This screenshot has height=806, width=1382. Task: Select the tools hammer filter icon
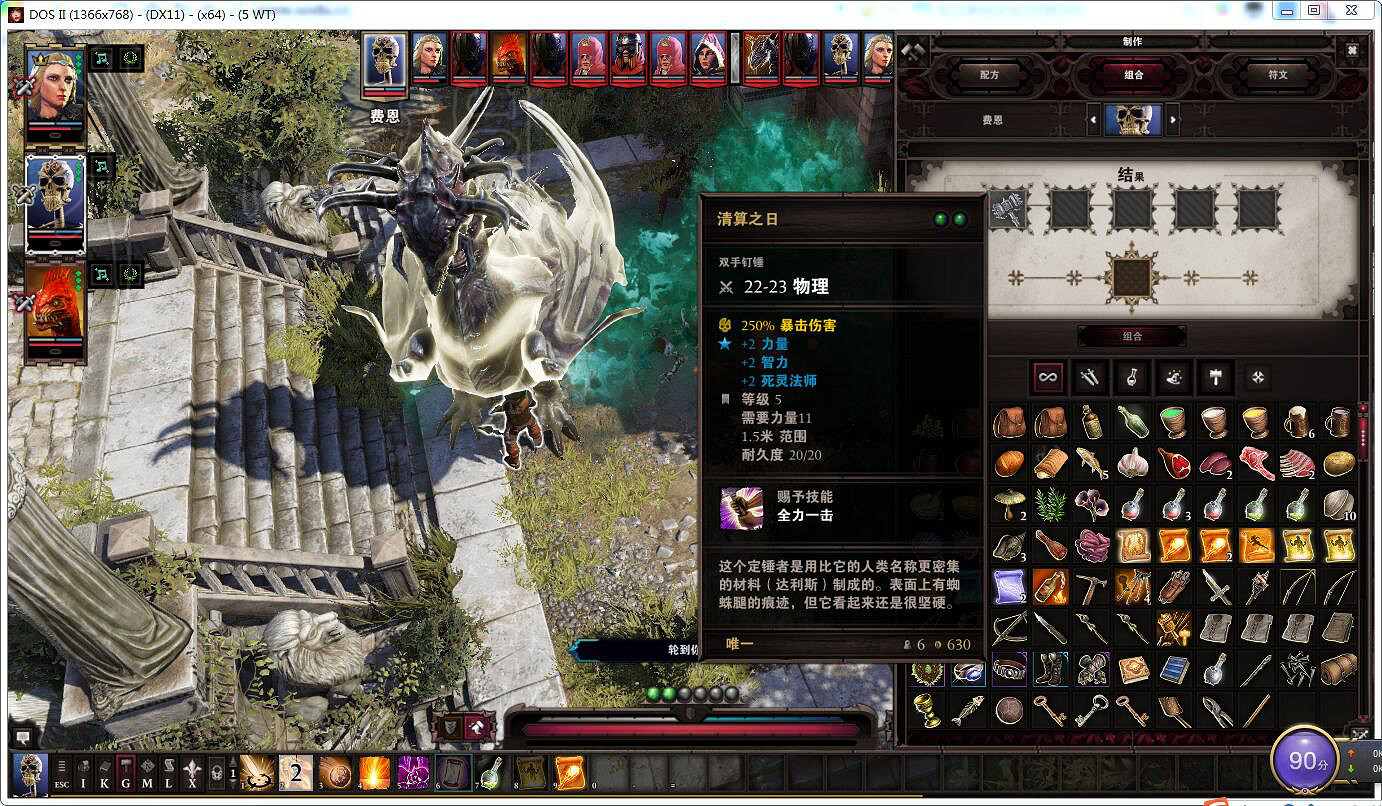click(x=1217, y=377)
